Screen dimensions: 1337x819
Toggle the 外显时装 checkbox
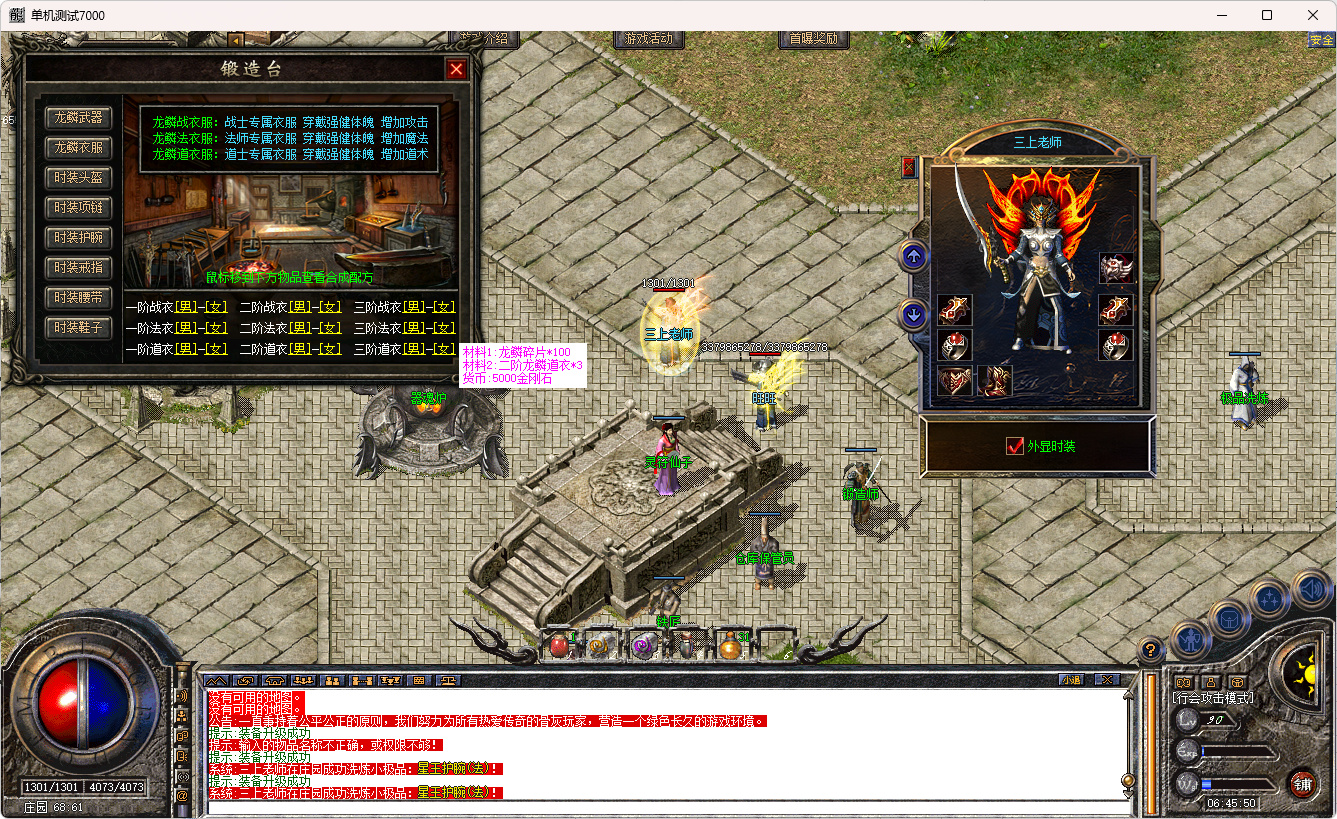coord(1015,446)
